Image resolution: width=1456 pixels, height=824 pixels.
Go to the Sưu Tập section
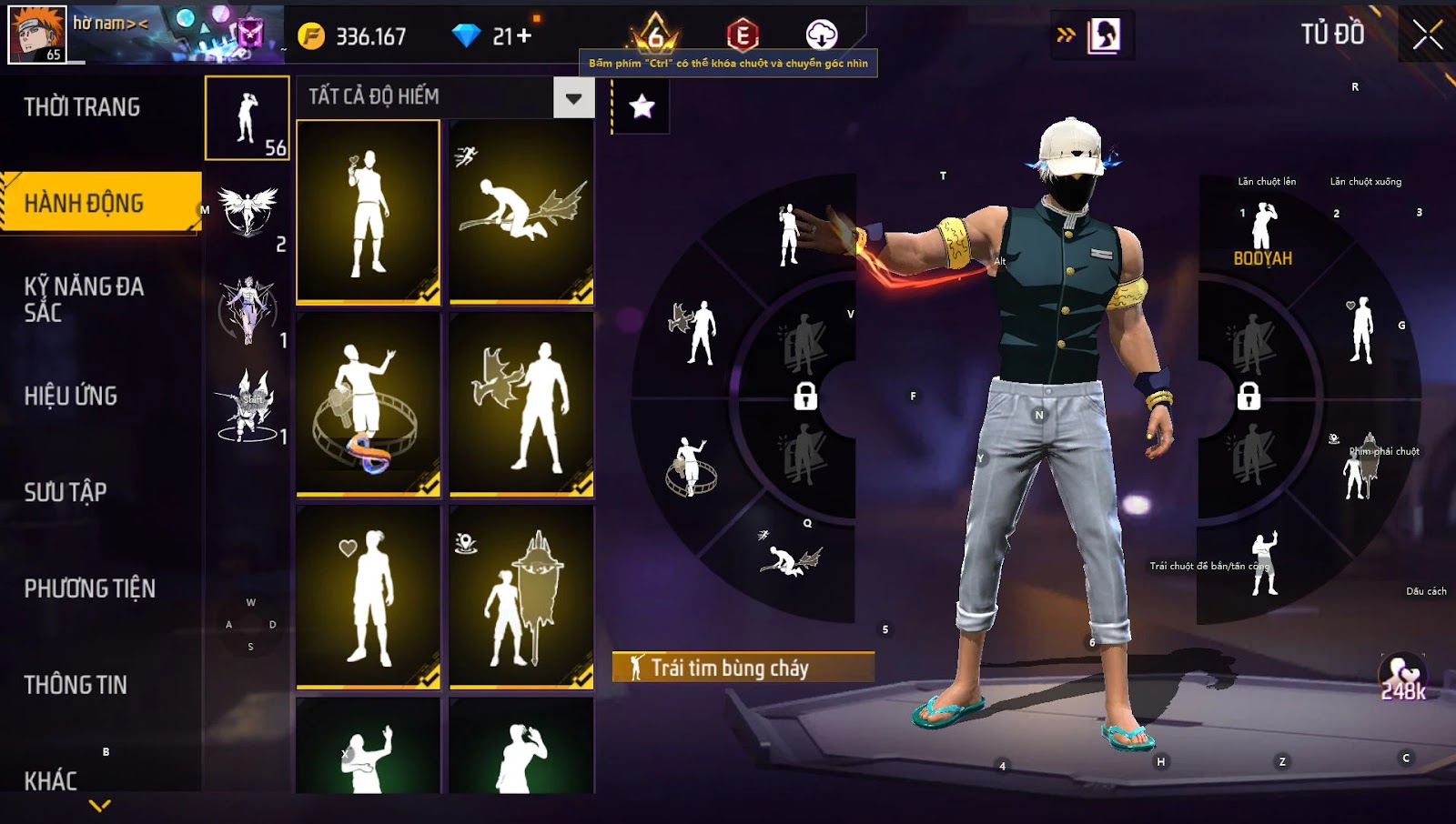66,492
